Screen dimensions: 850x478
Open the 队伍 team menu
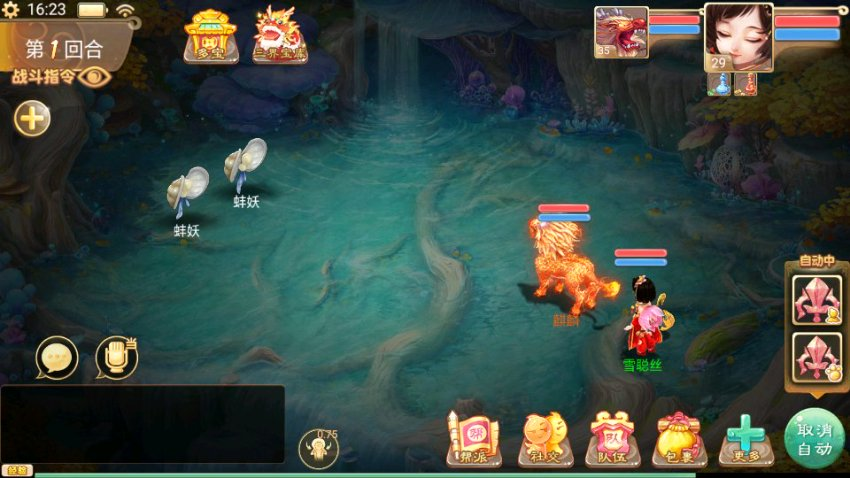tap(612, 440)
